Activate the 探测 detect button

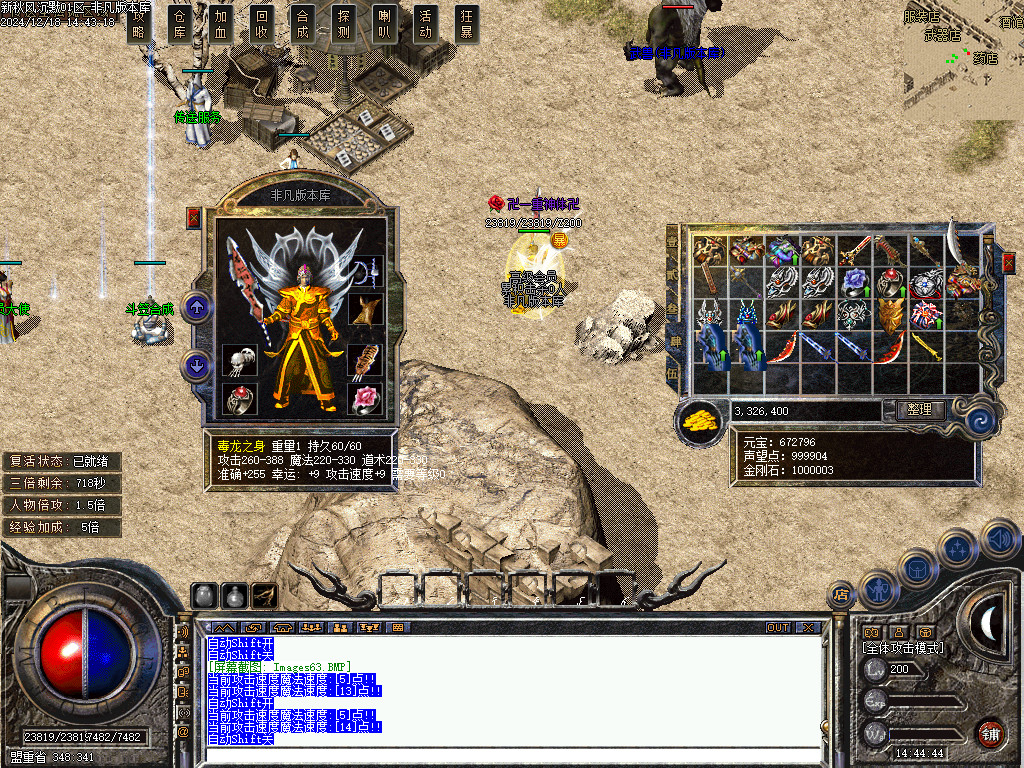click(344, 24)
